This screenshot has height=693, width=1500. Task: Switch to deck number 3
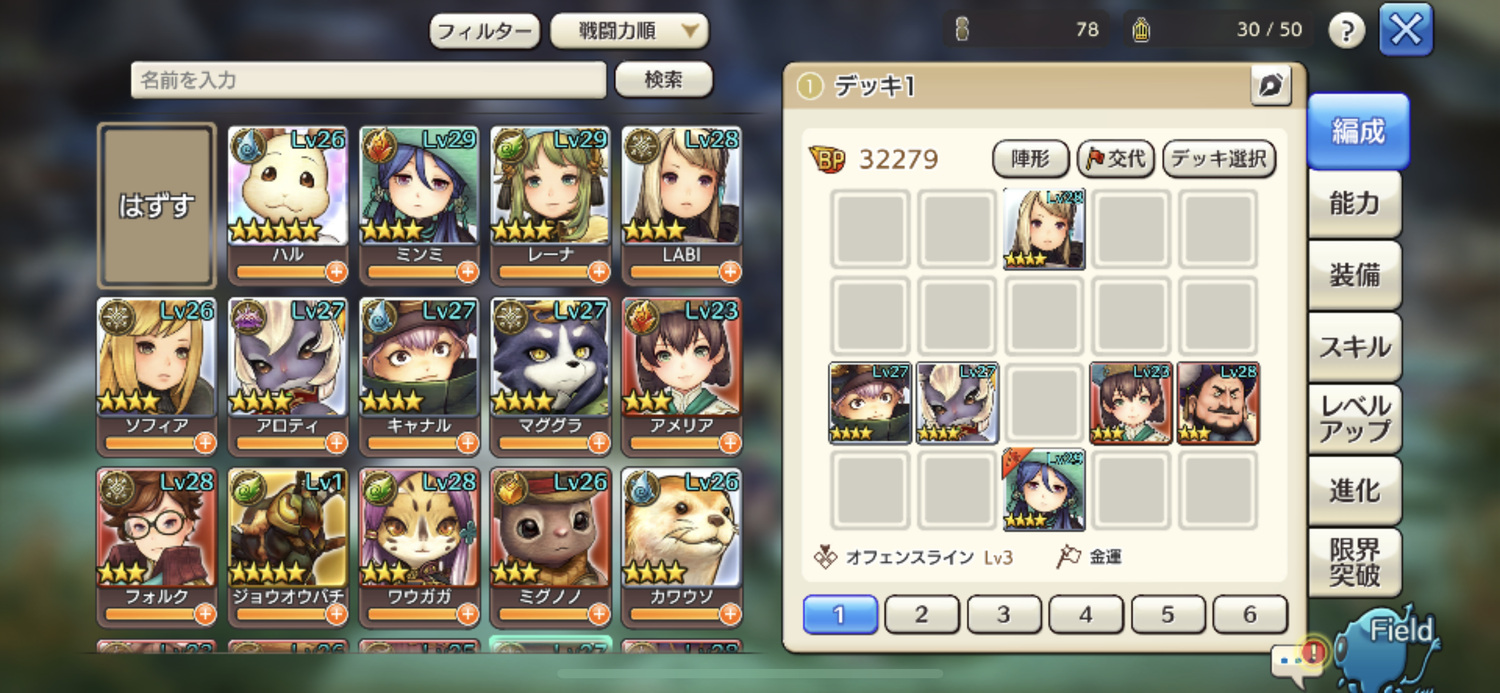point(1003,615)
